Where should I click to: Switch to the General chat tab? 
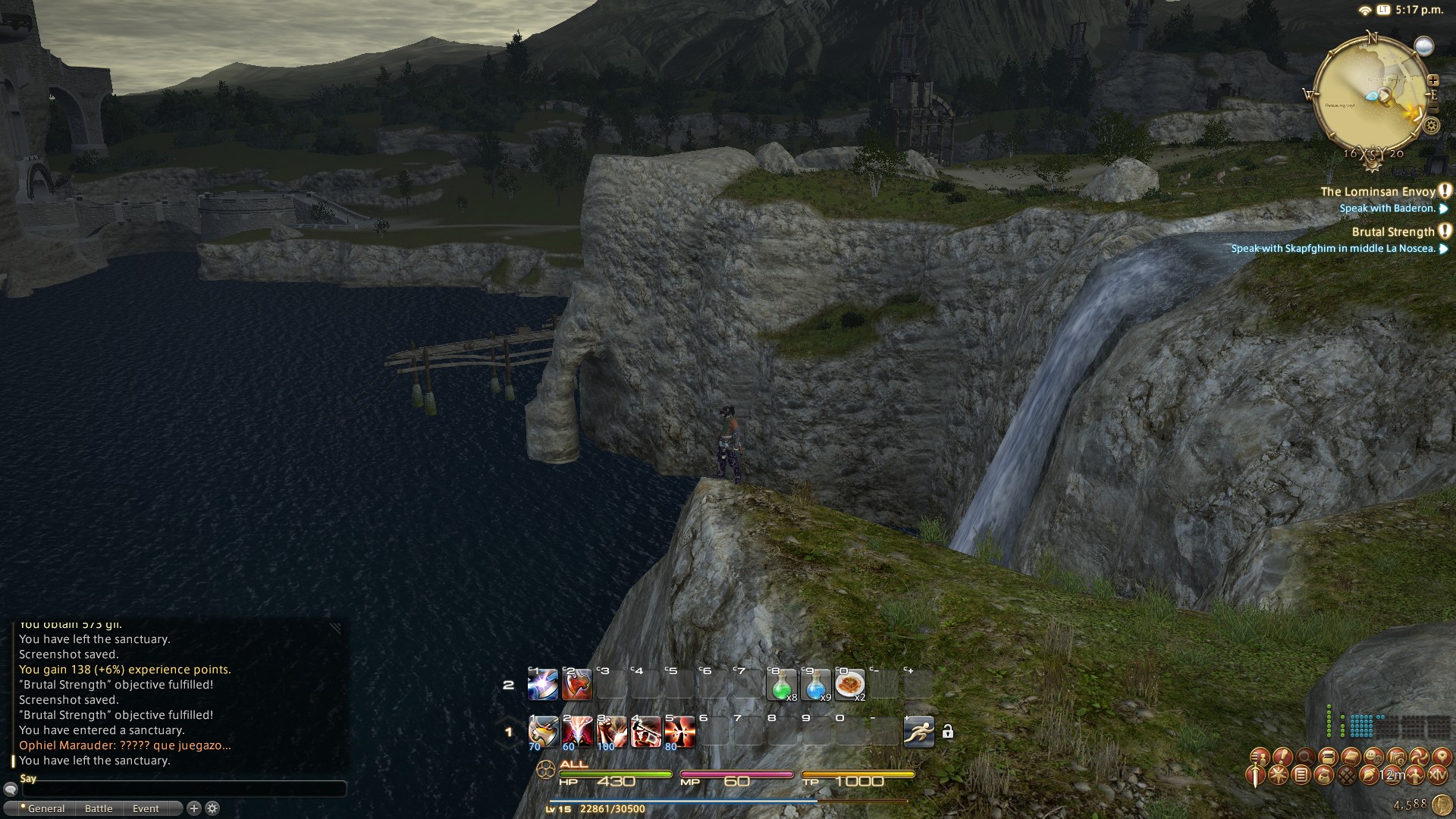[x=46, y=808]
